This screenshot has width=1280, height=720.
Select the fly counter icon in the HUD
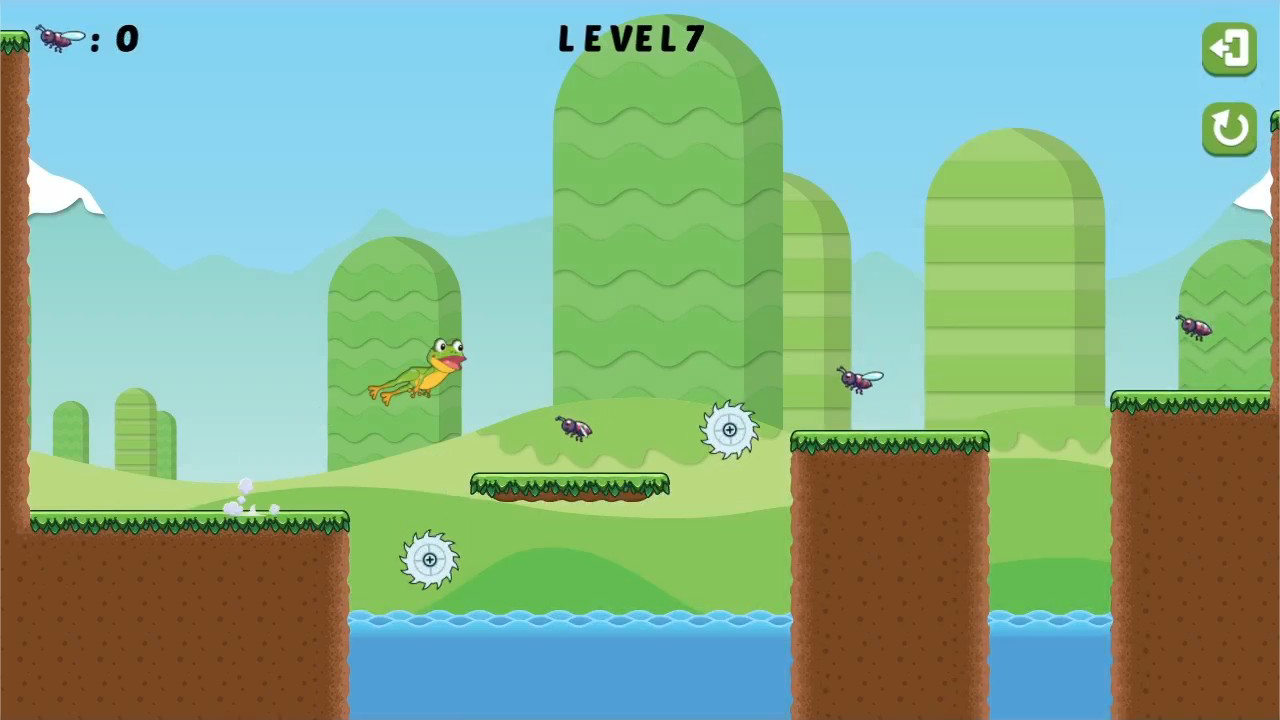(x=57, y=38)
